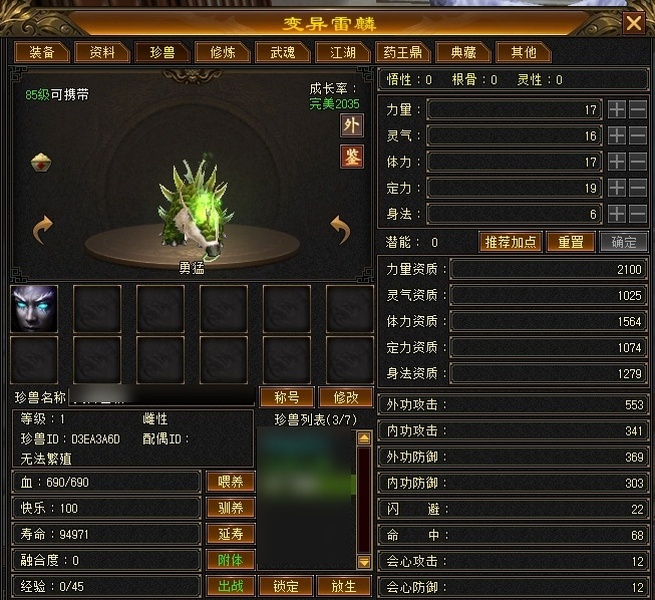Select the blue-faced pet skill icon

click(x=34, y=307)
